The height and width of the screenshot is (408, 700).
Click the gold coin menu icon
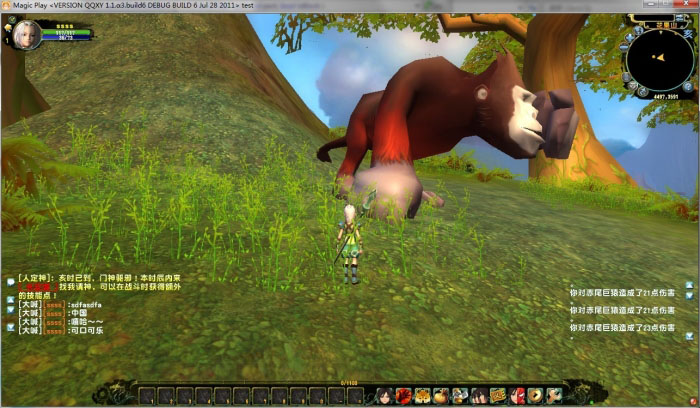point(535,395)
